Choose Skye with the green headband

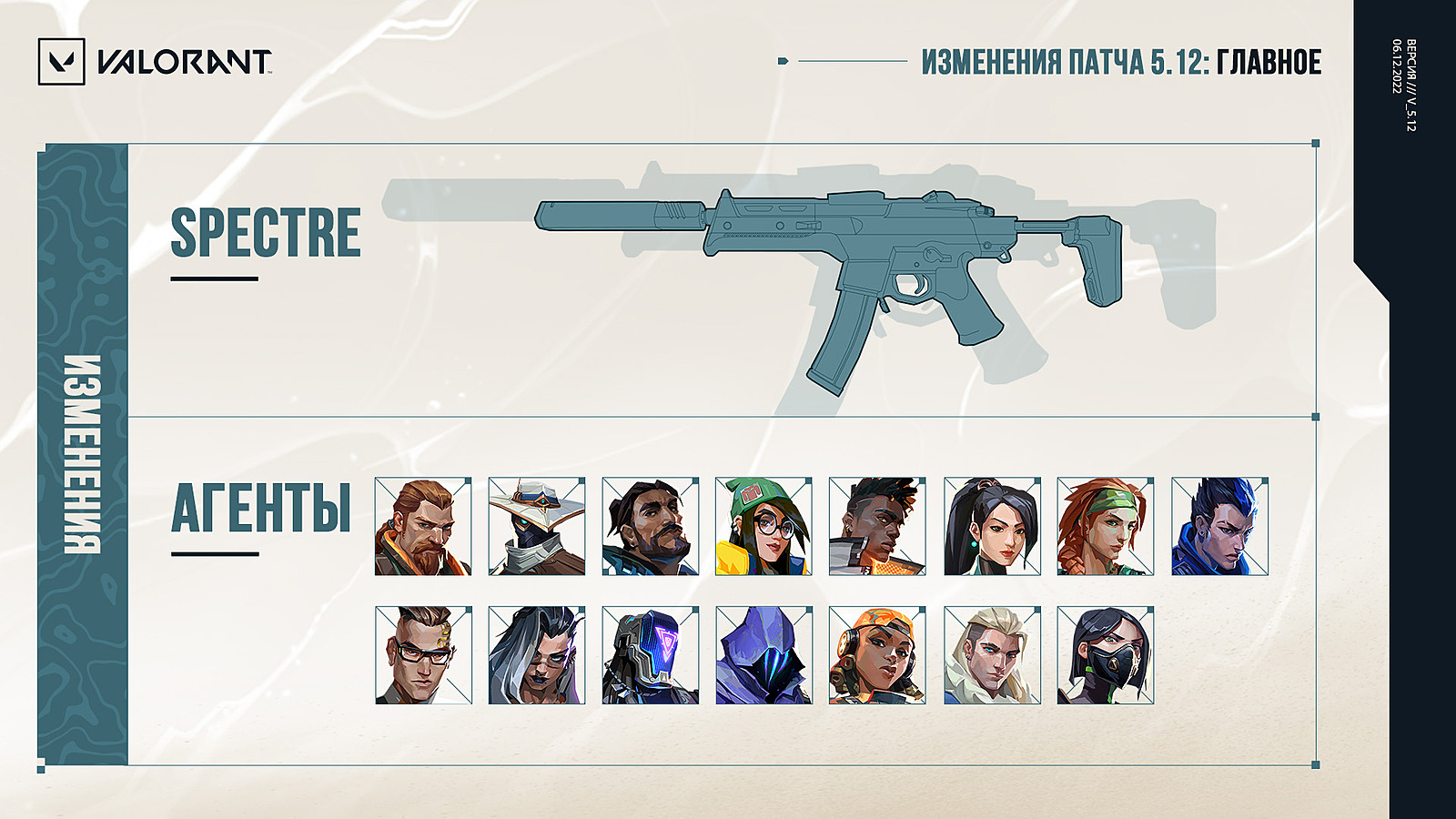tap(1106, 526)
